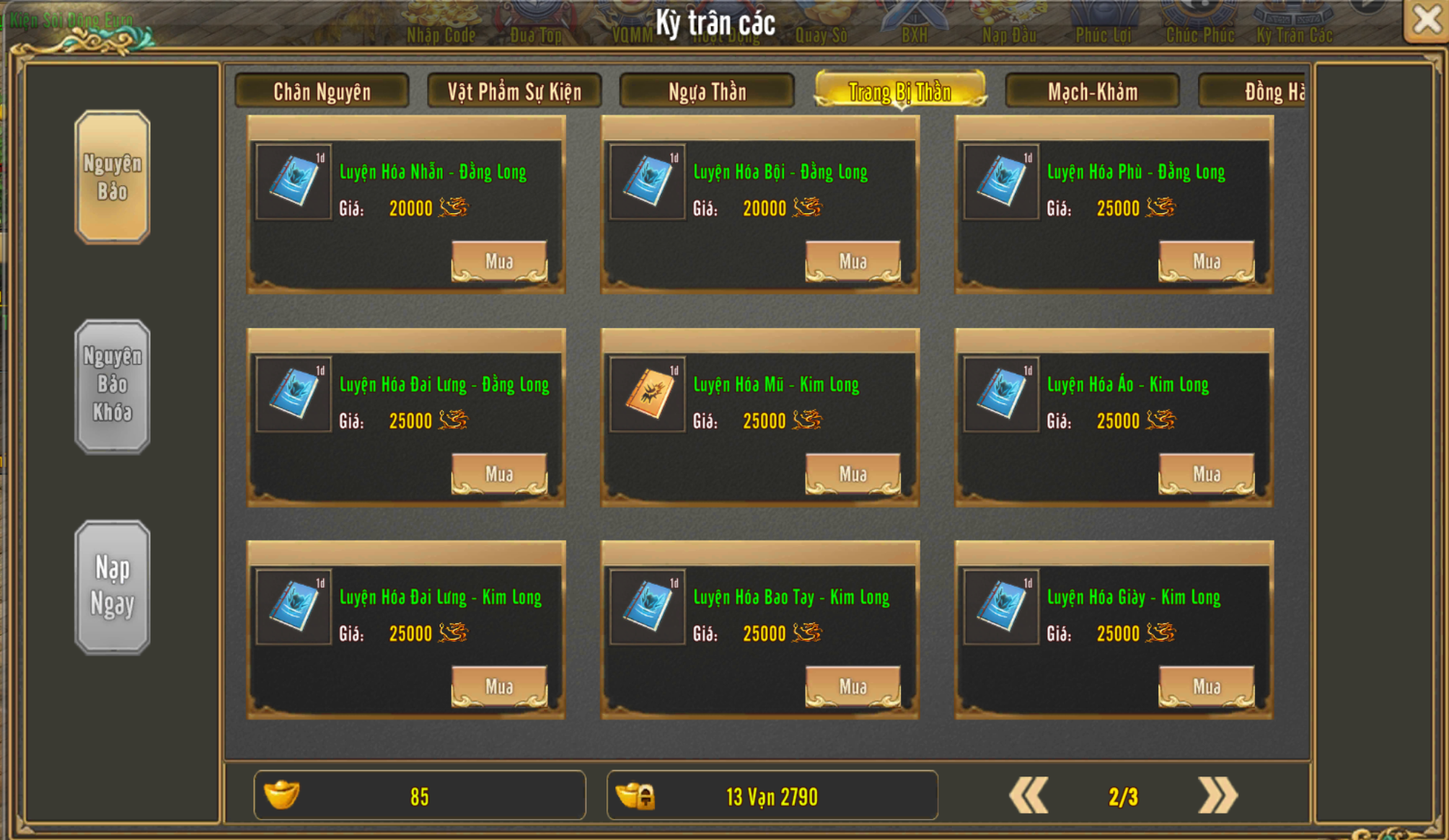Buy Luyện Hóa Nhẫn - Đằng Long
This screenshot has height=840, width=1449.
(x=499, y=261)
